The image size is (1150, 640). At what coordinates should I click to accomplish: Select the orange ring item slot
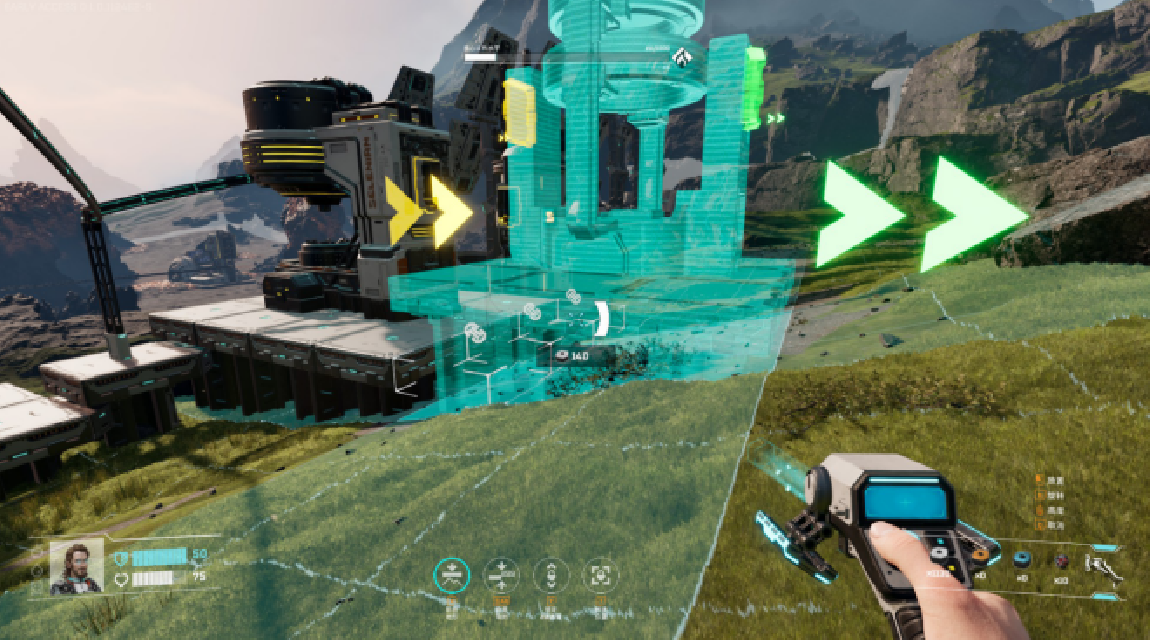pyautogui.click(x=981, y=554)
